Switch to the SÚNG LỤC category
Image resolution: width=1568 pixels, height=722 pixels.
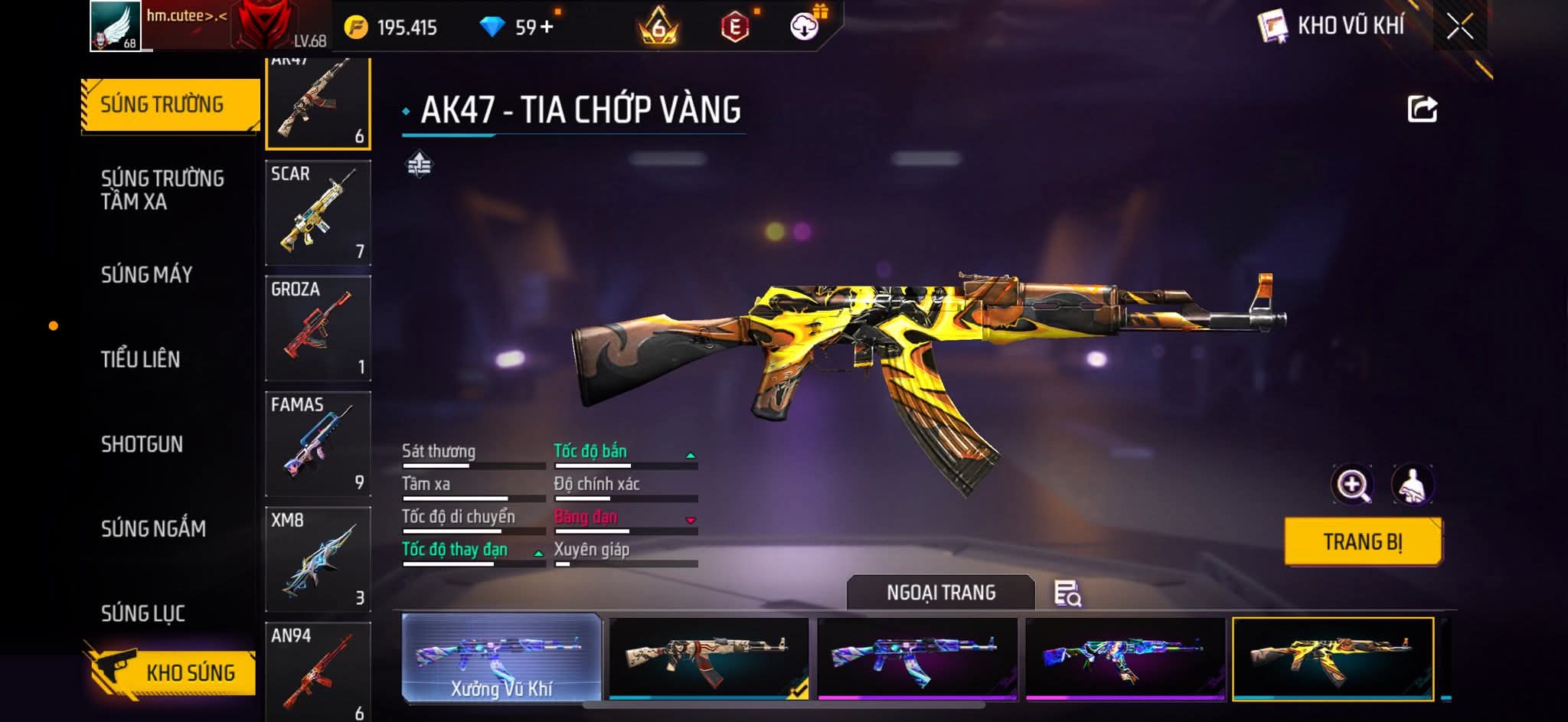pos(143,613)
